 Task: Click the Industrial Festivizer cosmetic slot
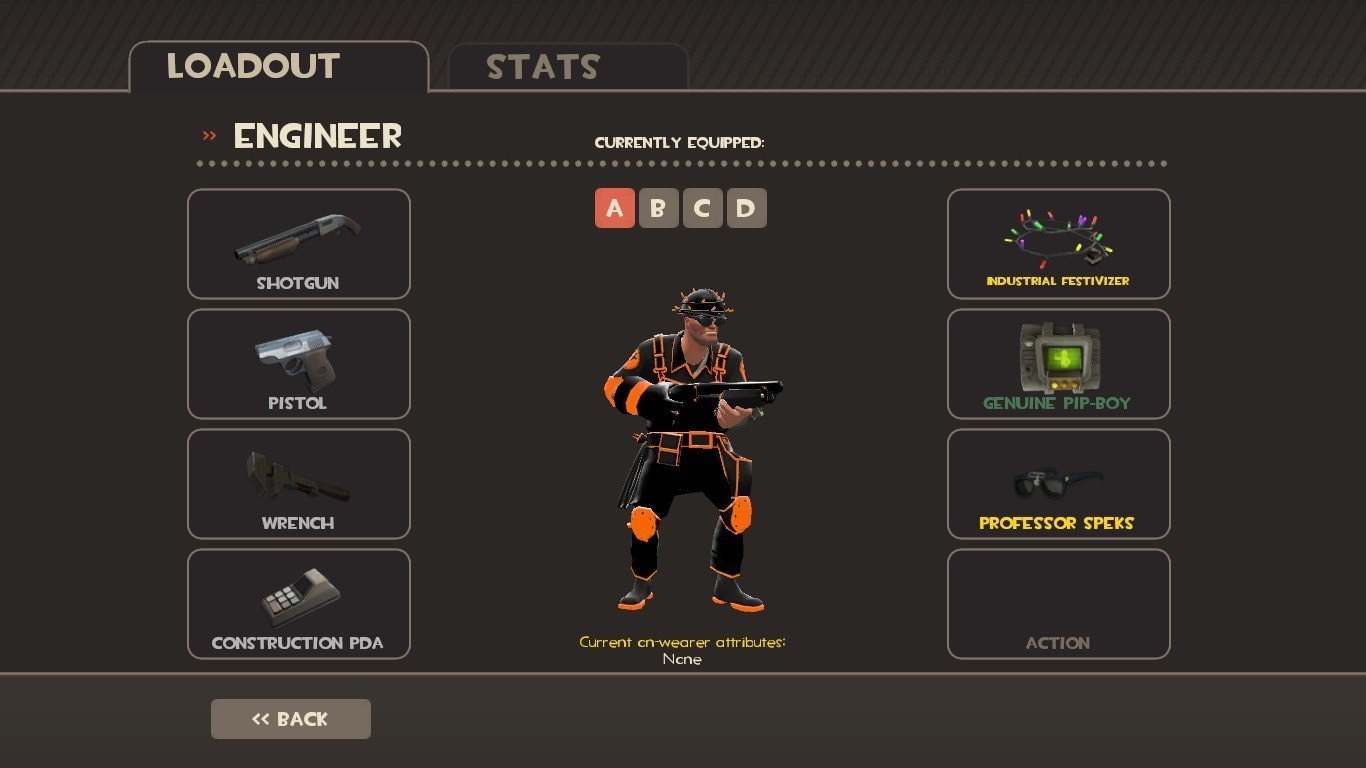tap(1058, 244)
